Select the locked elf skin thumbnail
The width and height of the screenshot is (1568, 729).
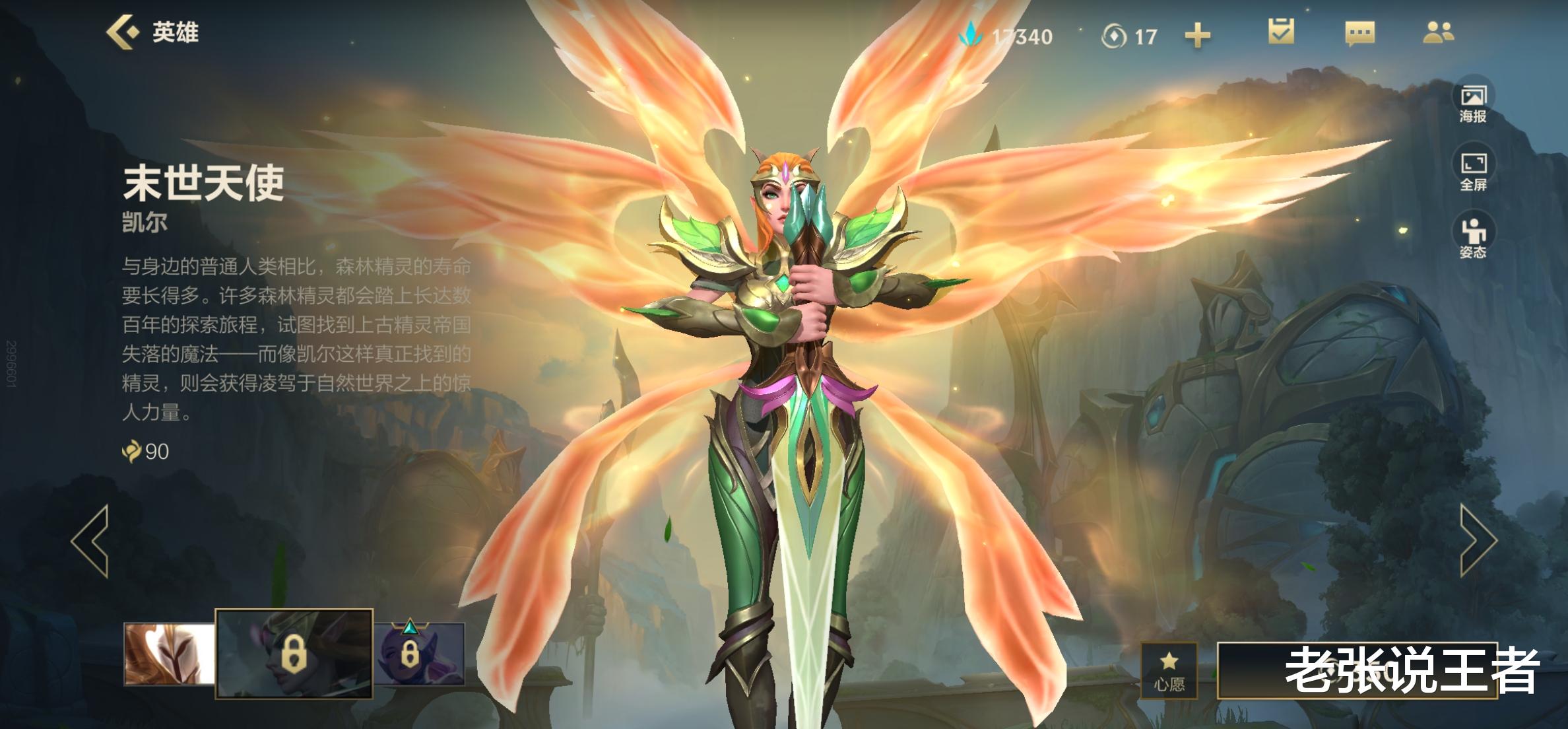(x=294, y=654)
